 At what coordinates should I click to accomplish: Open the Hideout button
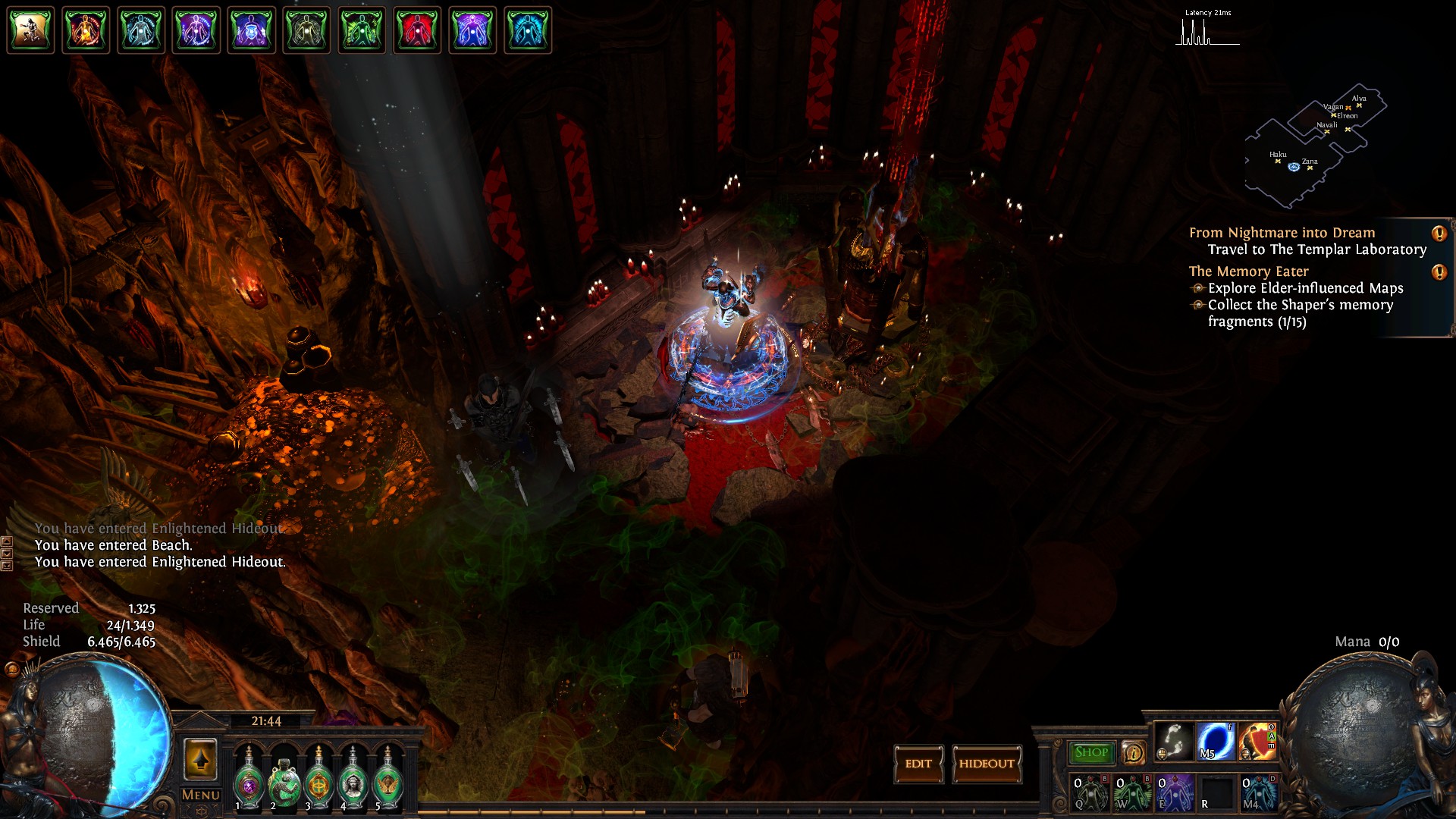coord(987,764)
